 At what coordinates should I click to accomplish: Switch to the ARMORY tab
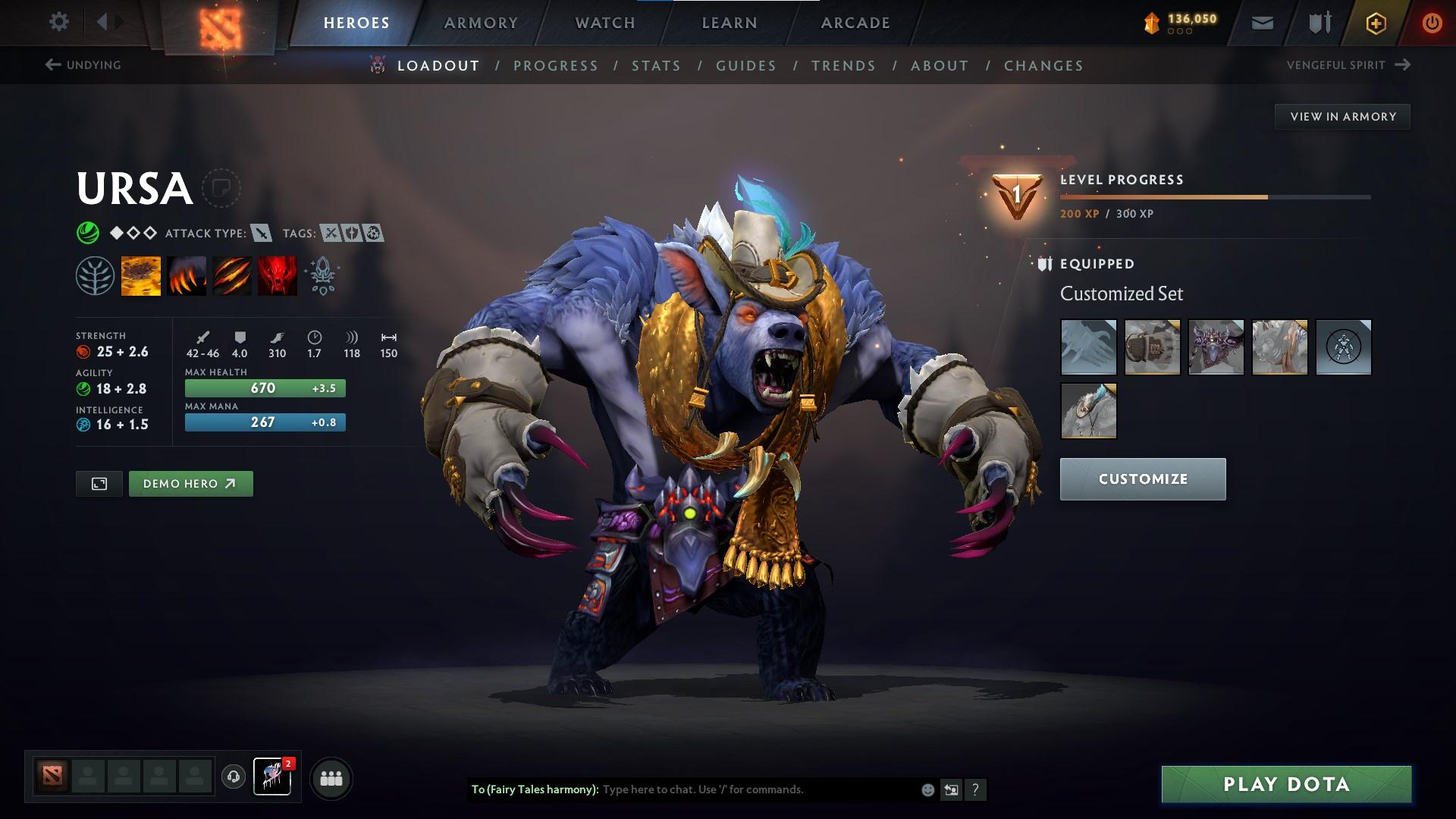coord(481,22)
